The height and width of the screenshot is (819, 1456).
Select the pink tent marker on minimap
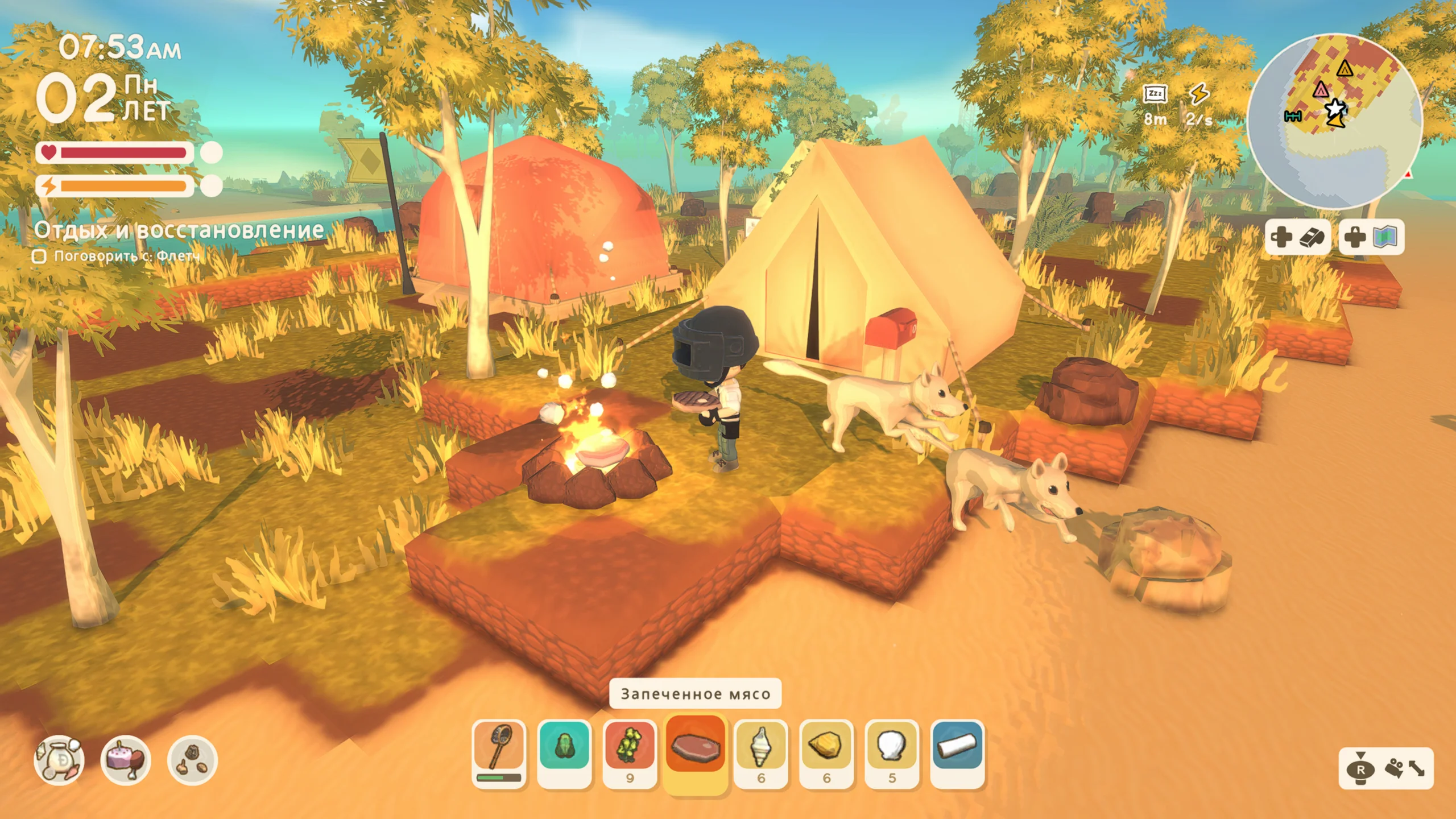click(1321, 89)
